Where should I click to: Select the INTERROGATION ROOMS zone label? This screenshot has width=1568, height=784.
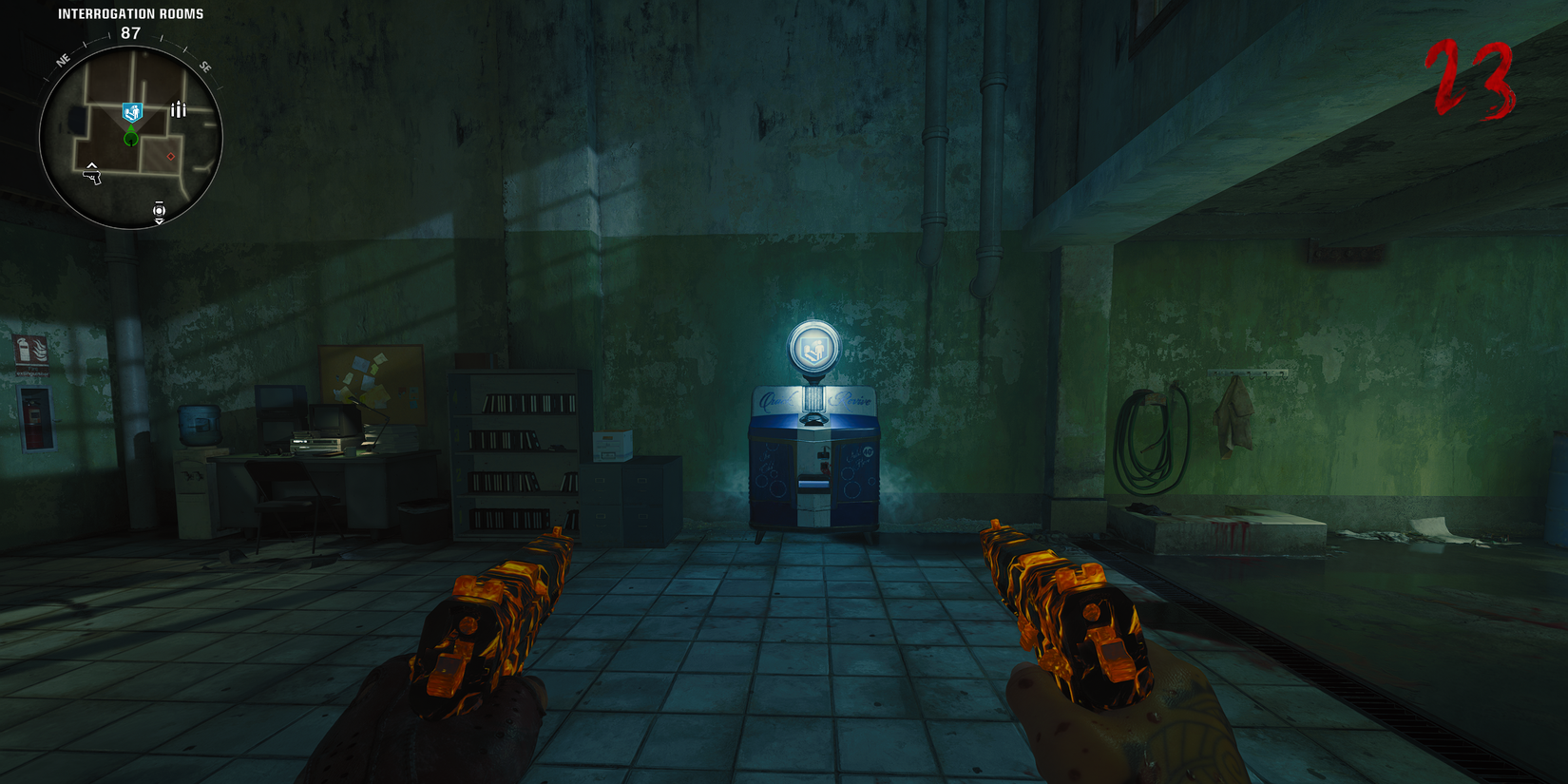(x=129, y=13)
